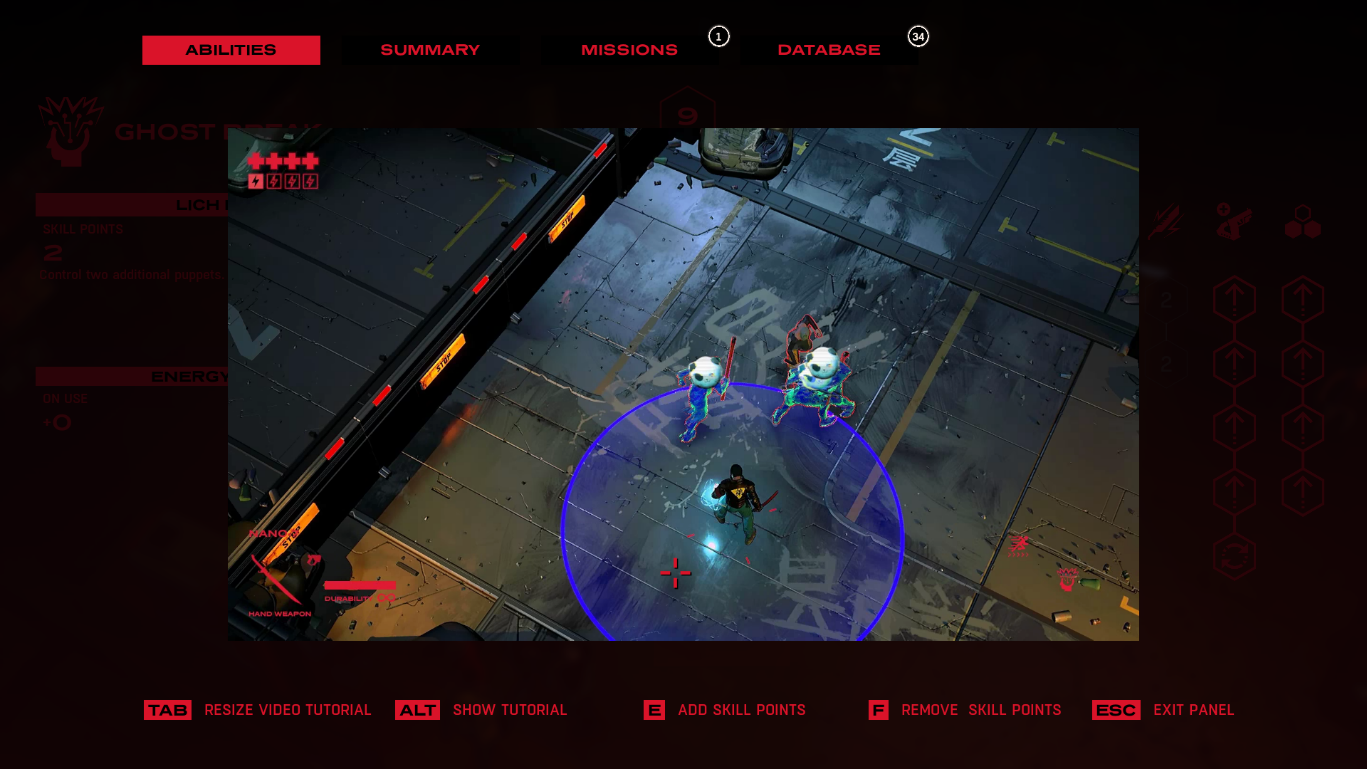Image resolution: width=1367 pixels, height=769 pixels.
Task: Click Exit Panel
Action: [x=1194, y=710]
